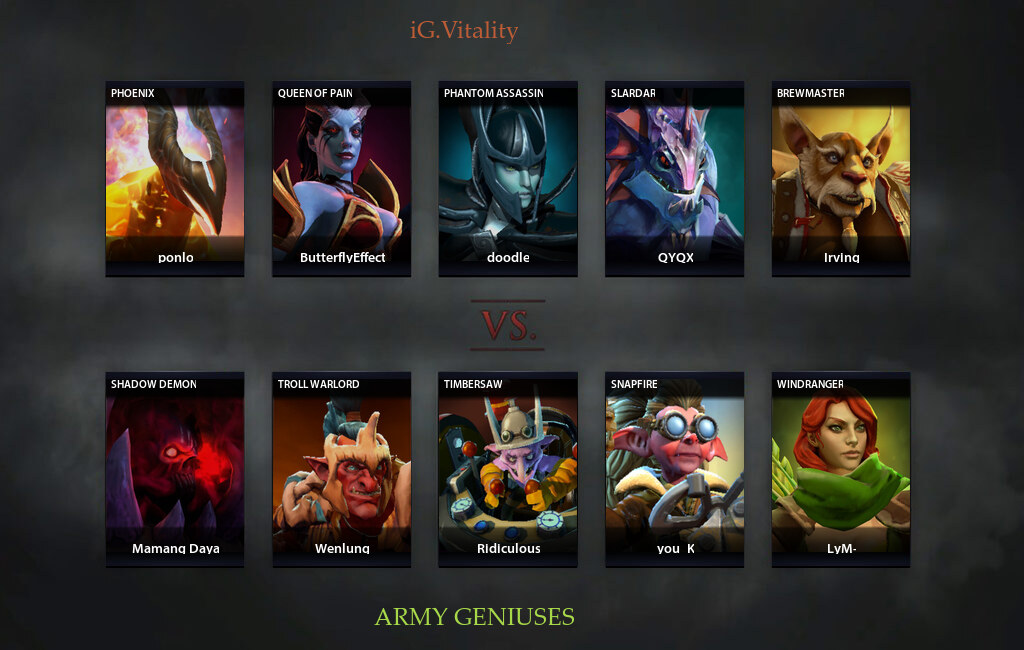Choose the Queen of Pain card

341,178
